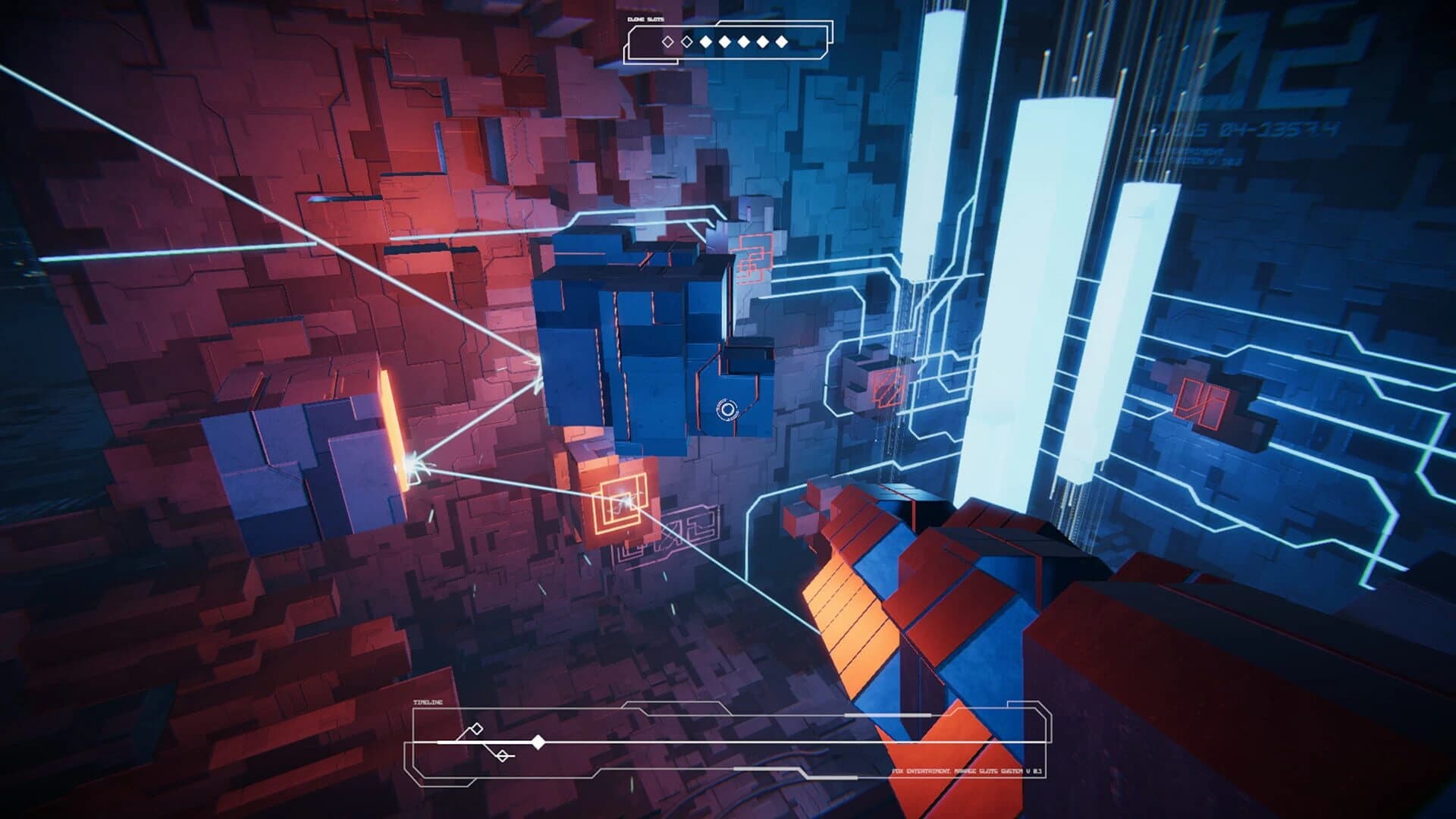The image size is (1456, 819).
Task: Expand the lower branch diamond on the timeline
Action: [503, 755]
